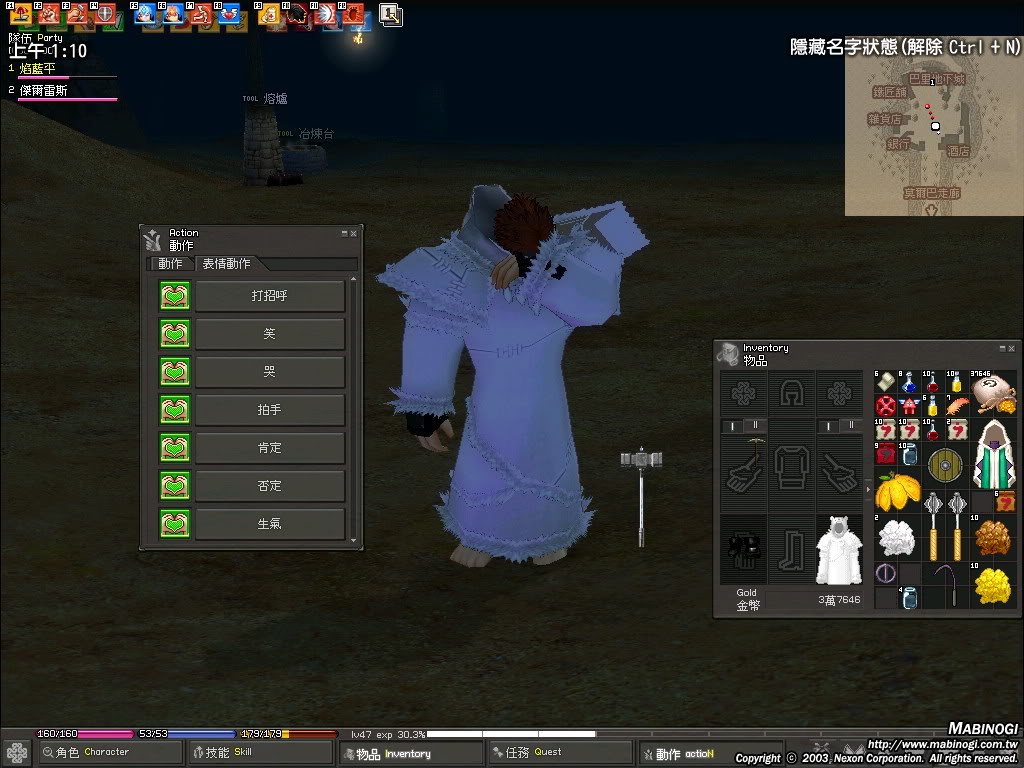Viewport: 1024px width, 768px height.
Task: Choose the 打招呼 (greet) emote button
Action: [x=269, y=296]
